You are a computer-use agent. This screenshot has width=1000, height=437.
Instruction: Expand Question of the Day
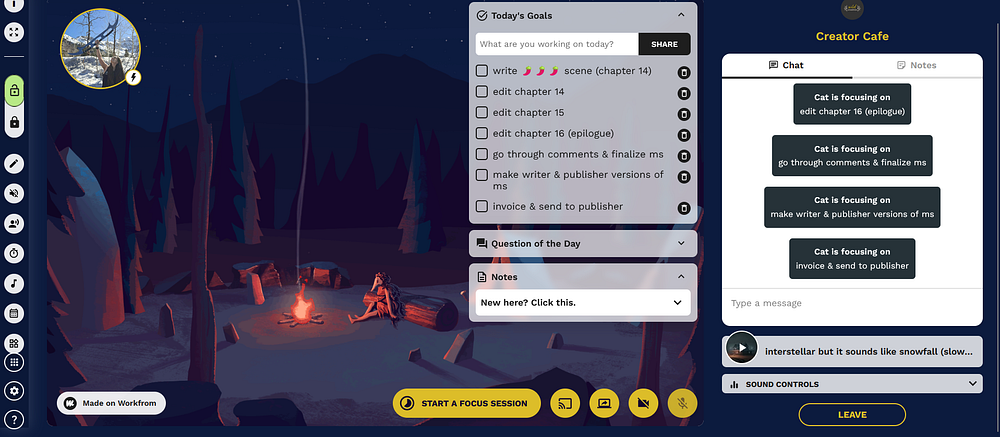point(681,243)
